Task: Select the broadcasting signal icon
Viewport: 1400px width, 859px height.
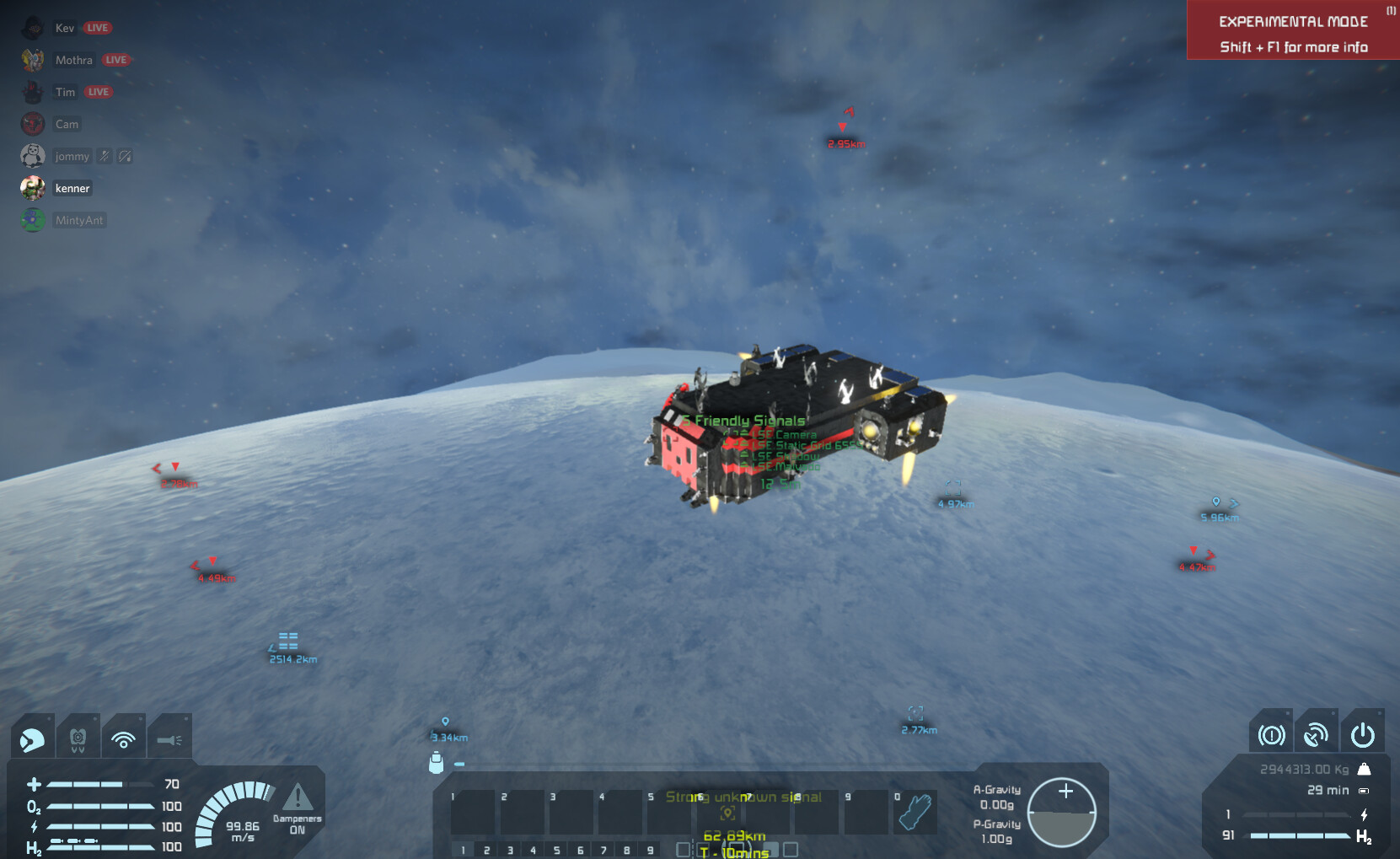Action: [123, 739]
